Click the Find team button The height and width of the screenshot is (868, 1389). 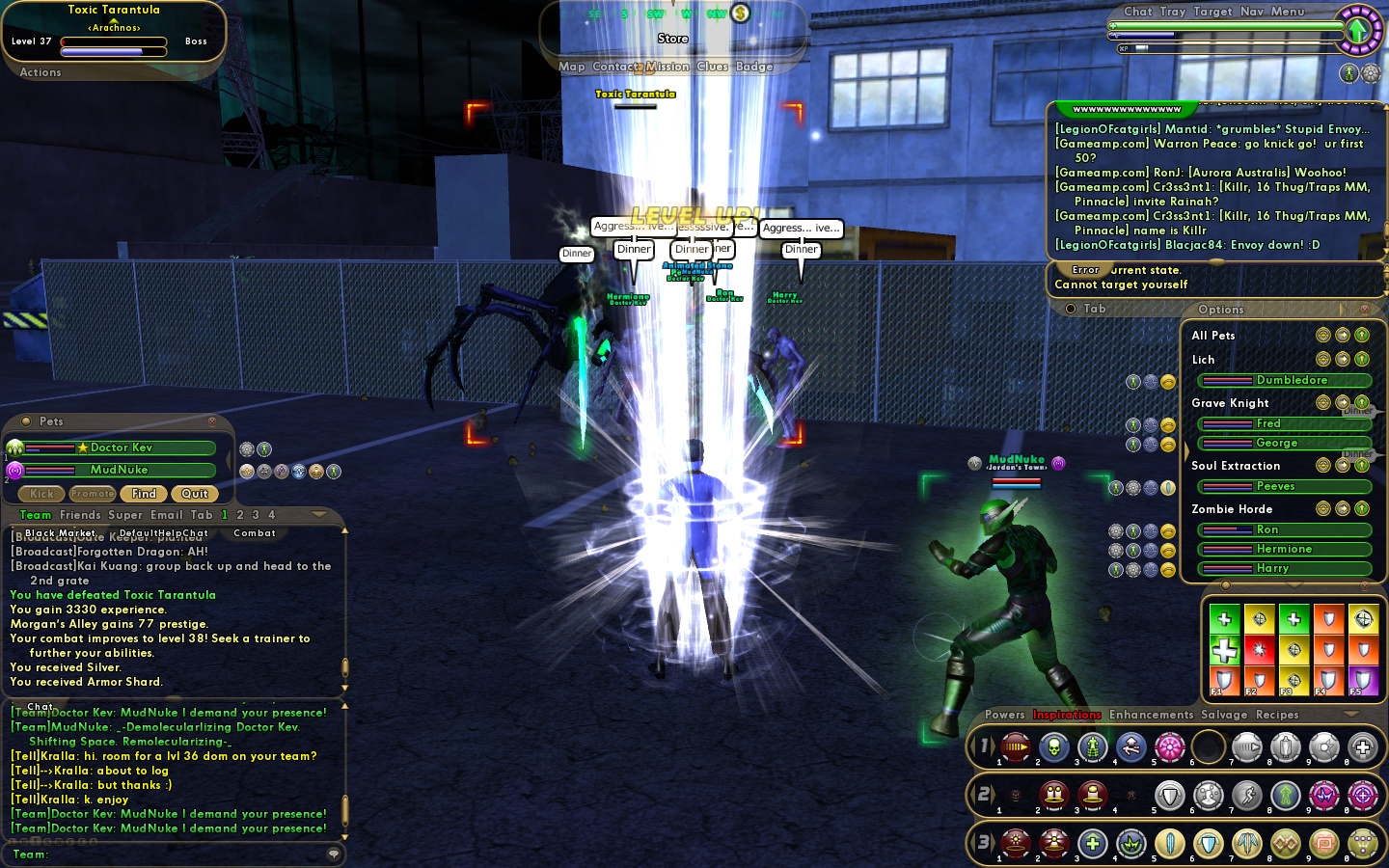click(144, 494)
